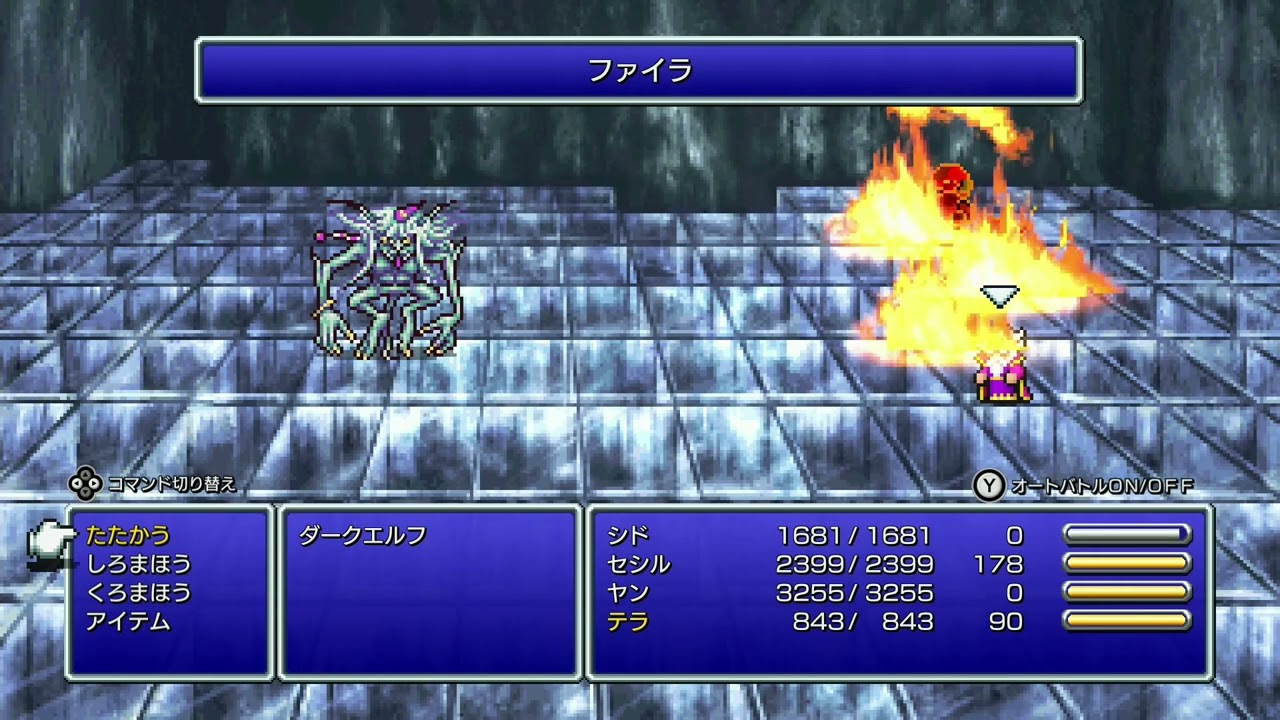Image resolution: width=1280 pixels, height=720 pixels.
Task: Pick party member テラ row
Action: click(628, 622)
